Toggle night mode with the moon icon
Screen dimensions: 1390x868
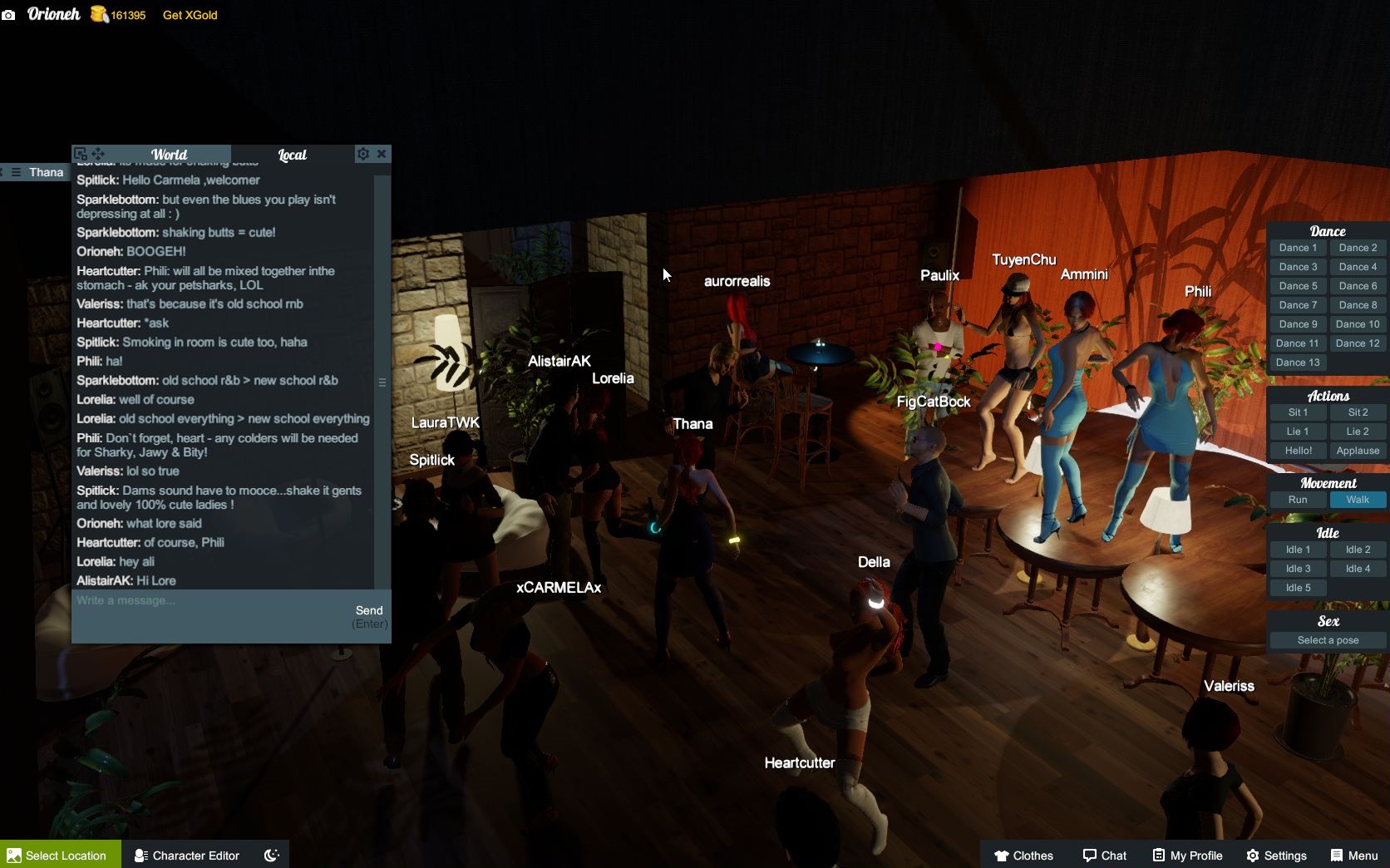pyautogui.click(x=270, y=854)
